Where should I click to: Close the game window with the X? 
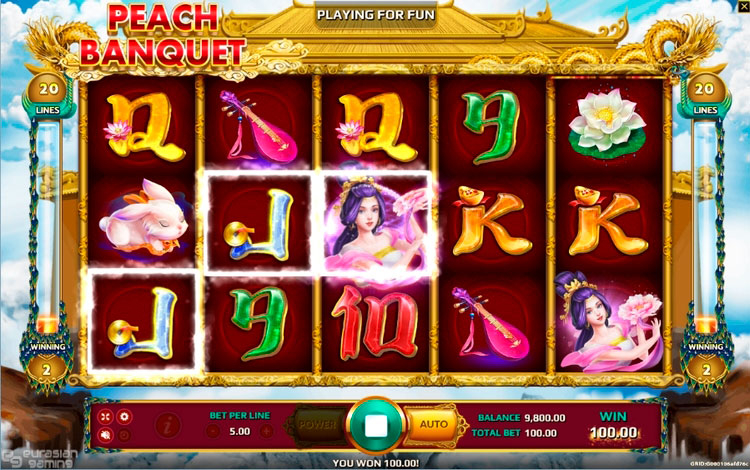[x=742, y=7]
